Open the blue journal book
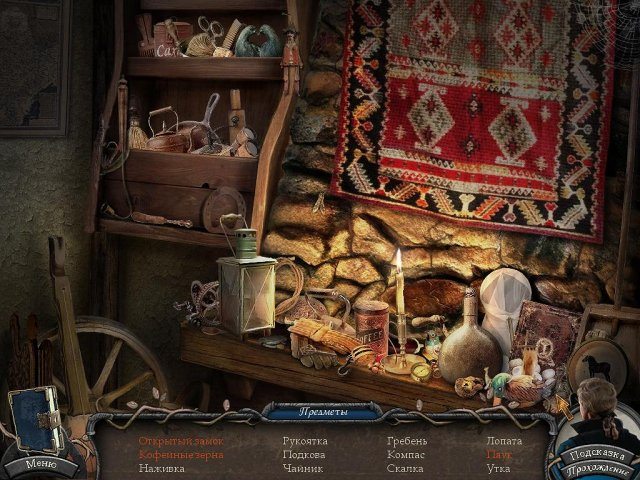This screenshot has width=640, height=480. [x=33, y=419]
